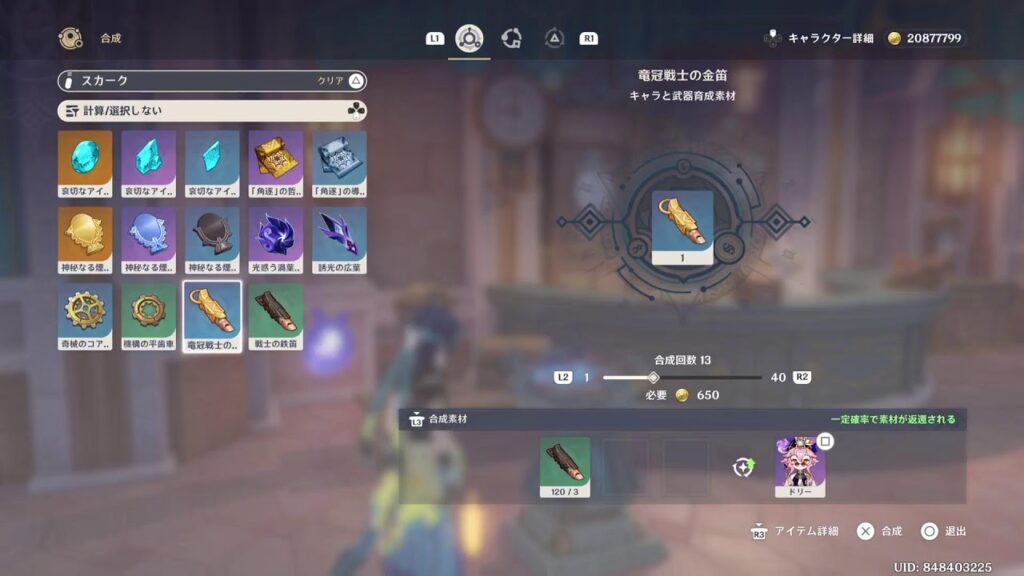Viewport: 1024px width, 576px height.
Task: Select the gold 神秘なる mirror item
Action: coord(85,236)
